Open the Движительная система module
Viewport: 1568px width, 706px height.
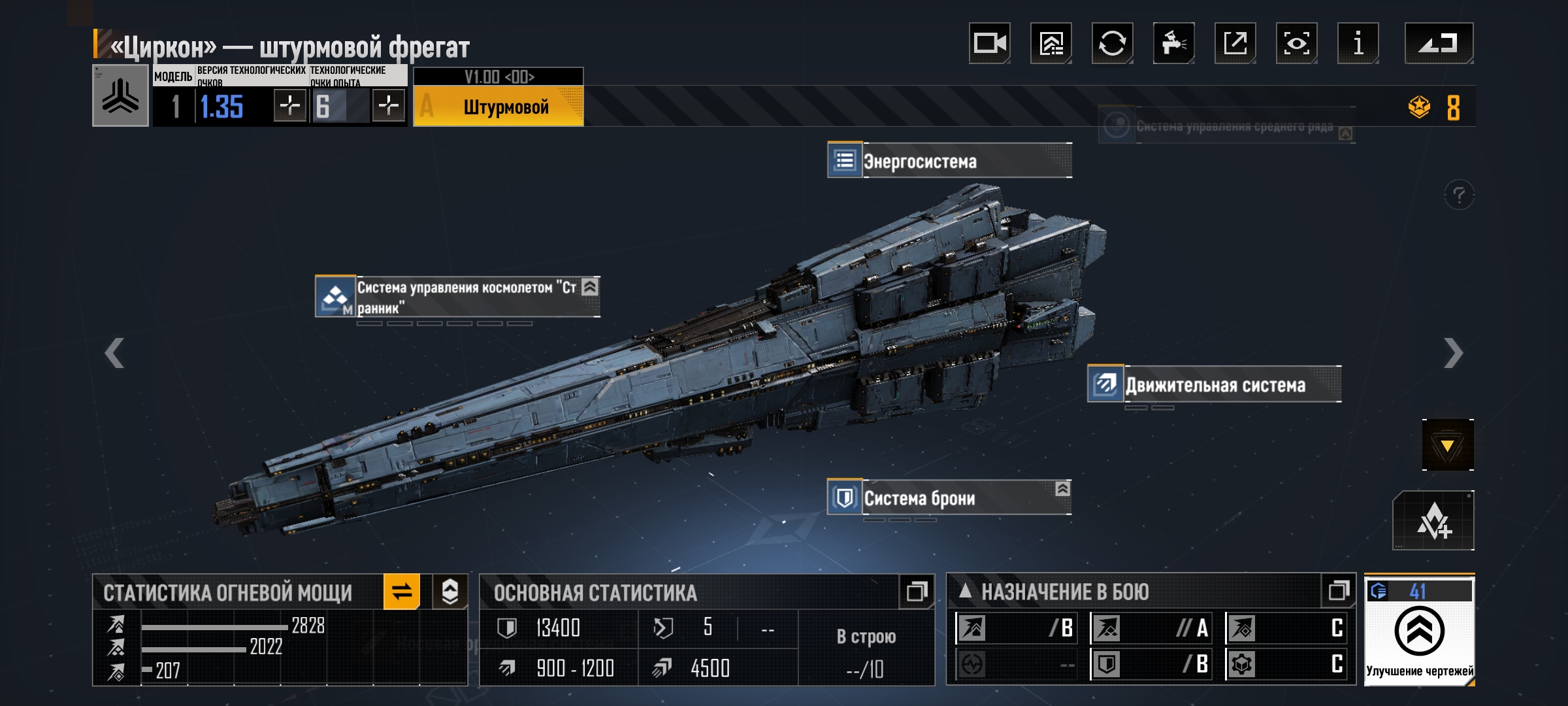[1214, 384]
